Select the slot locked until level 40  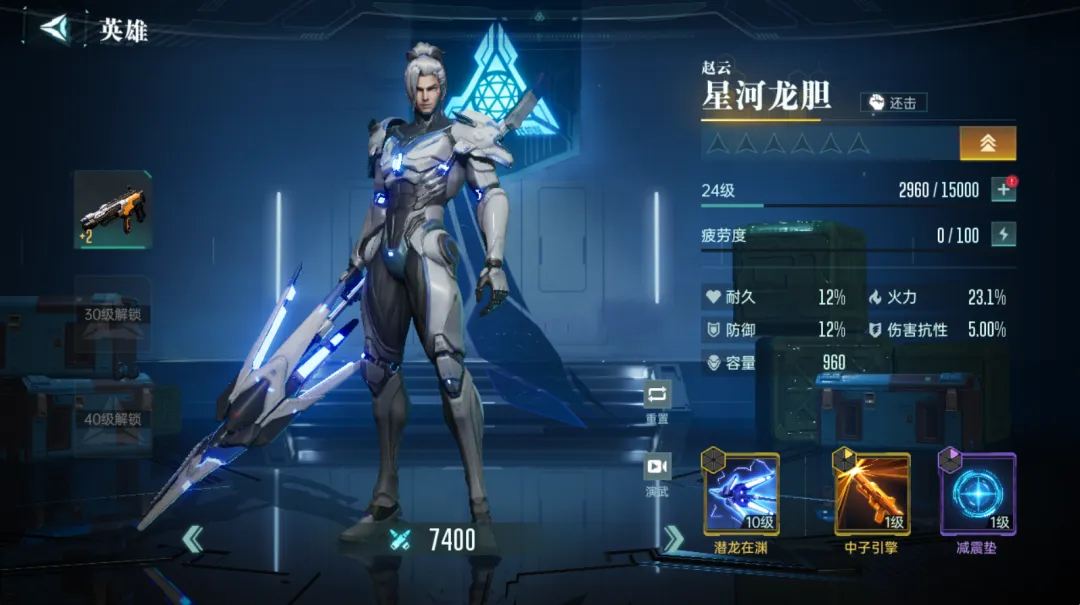113,418
